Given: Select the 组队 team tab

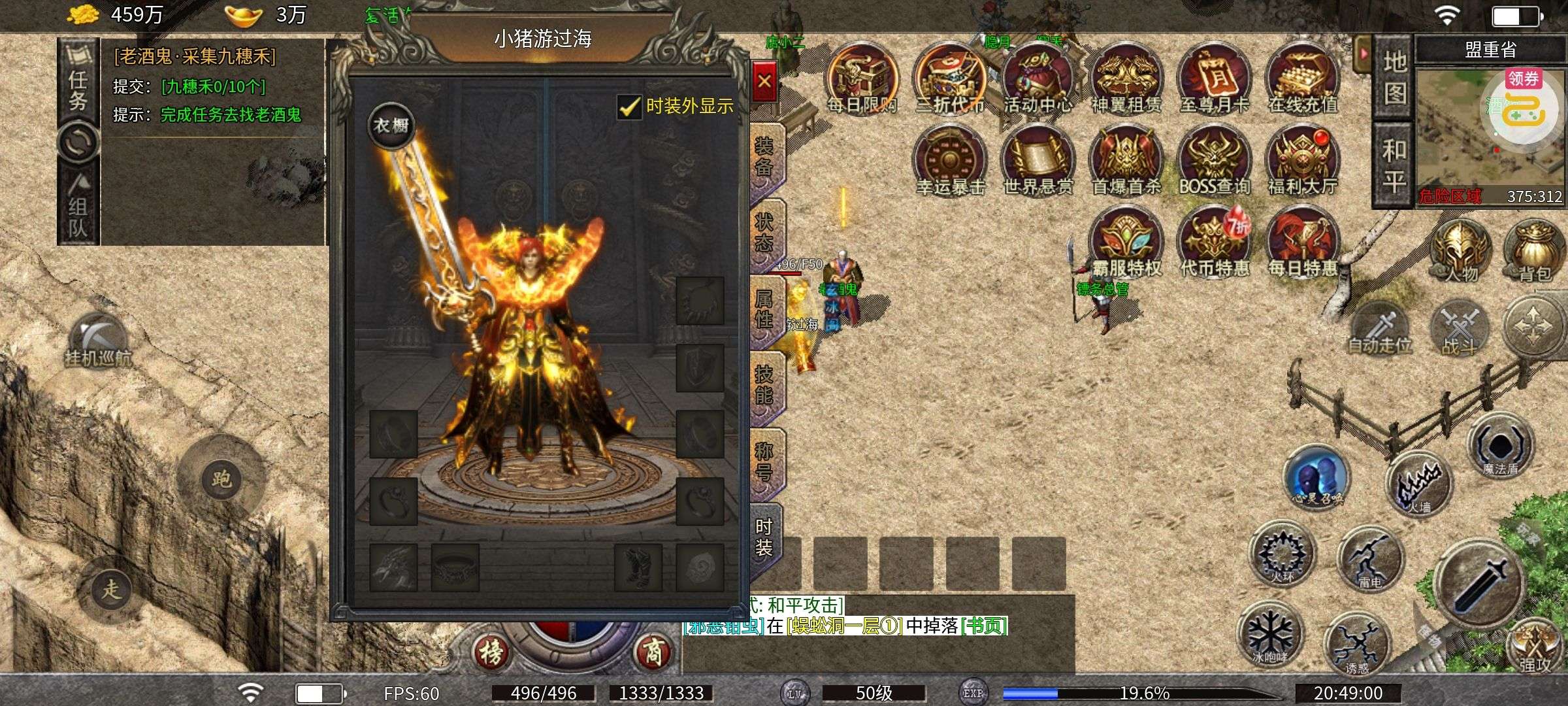Looking at the screenshot, I should coord(78,209).
